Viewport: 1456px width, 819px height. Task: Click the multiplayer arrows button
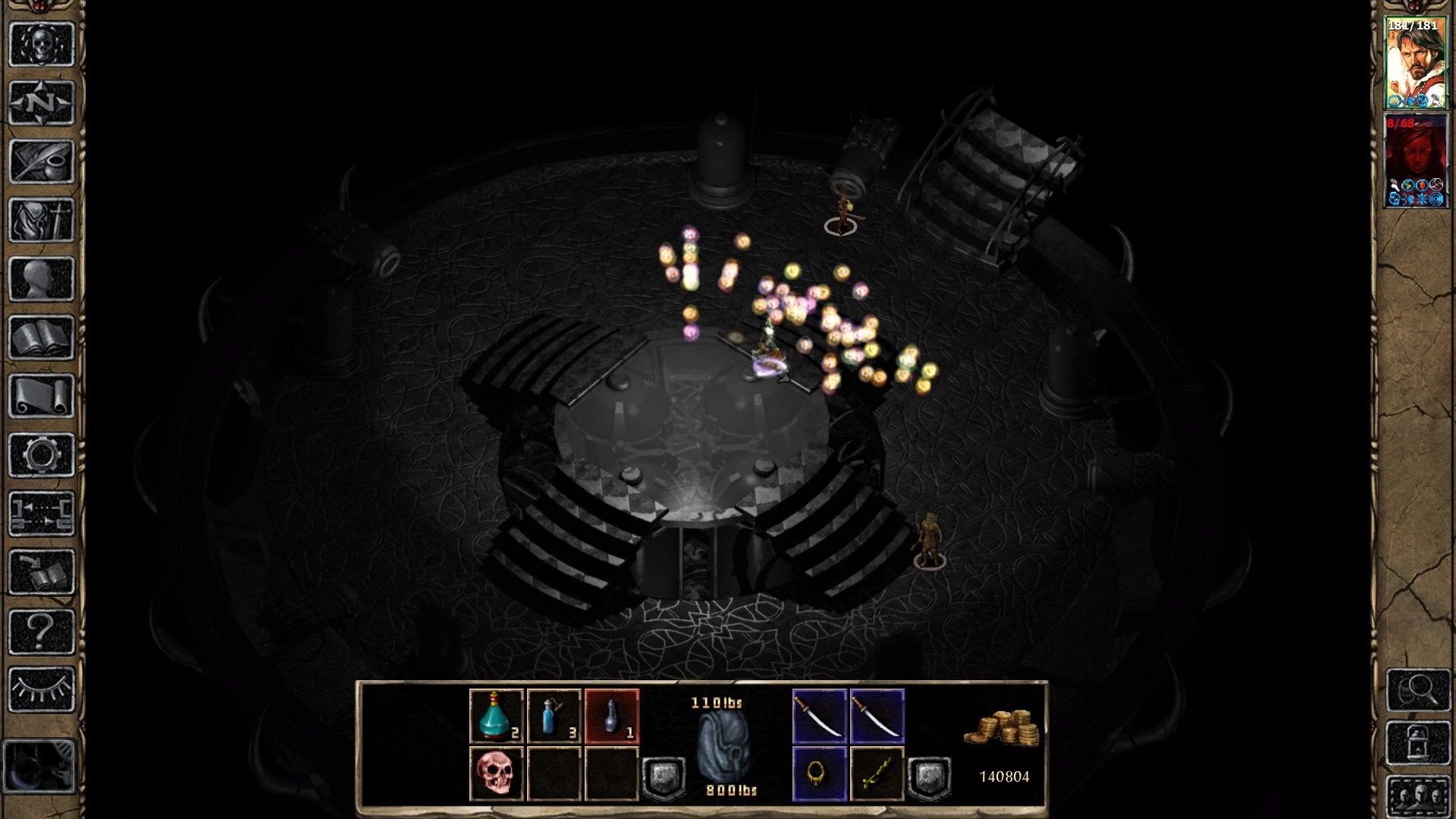click(x=42, y=513)
